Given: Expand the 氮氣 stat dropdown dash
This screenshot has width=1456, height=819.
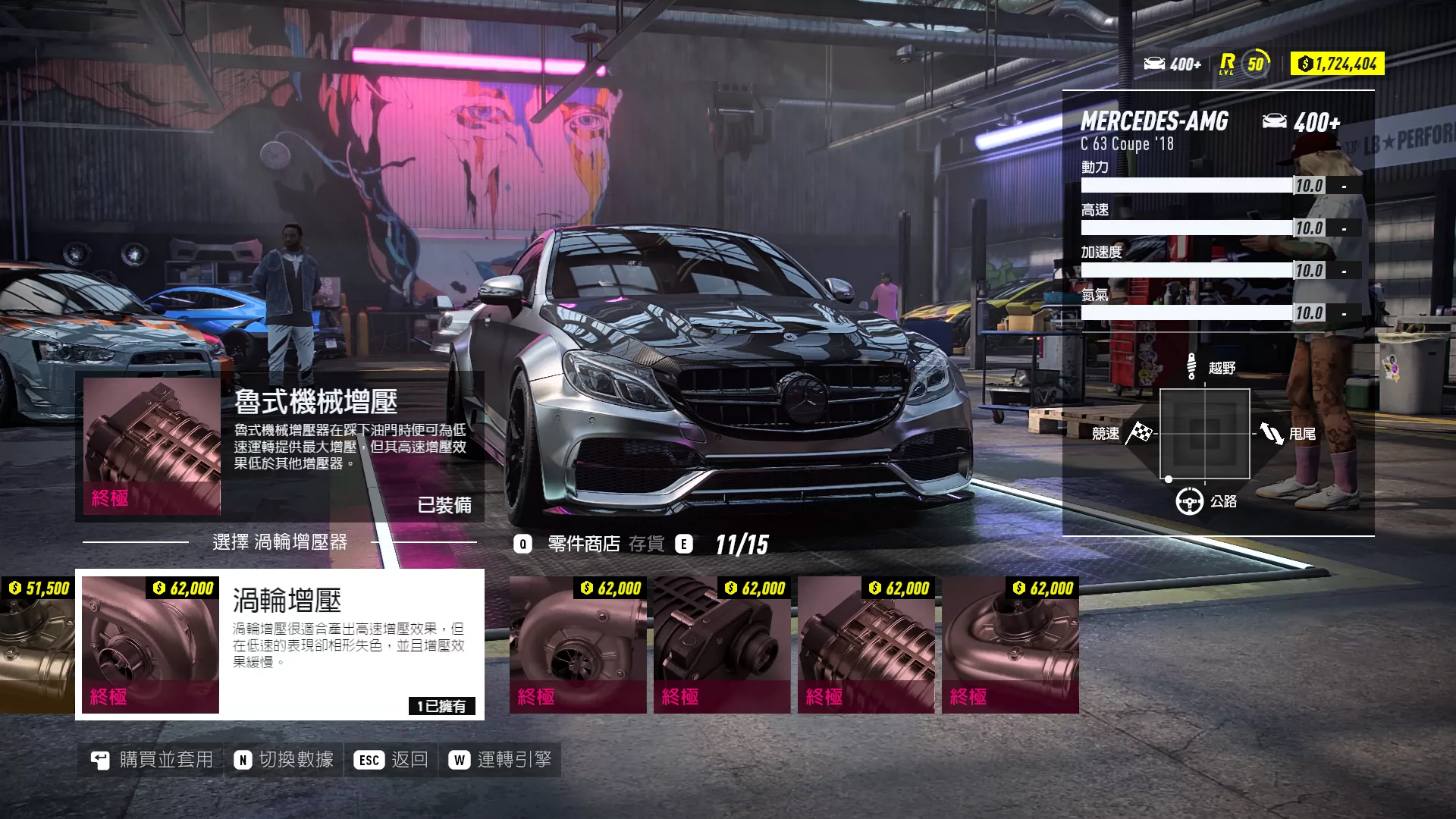Looking at the screenshot, I should [1342, 312].
